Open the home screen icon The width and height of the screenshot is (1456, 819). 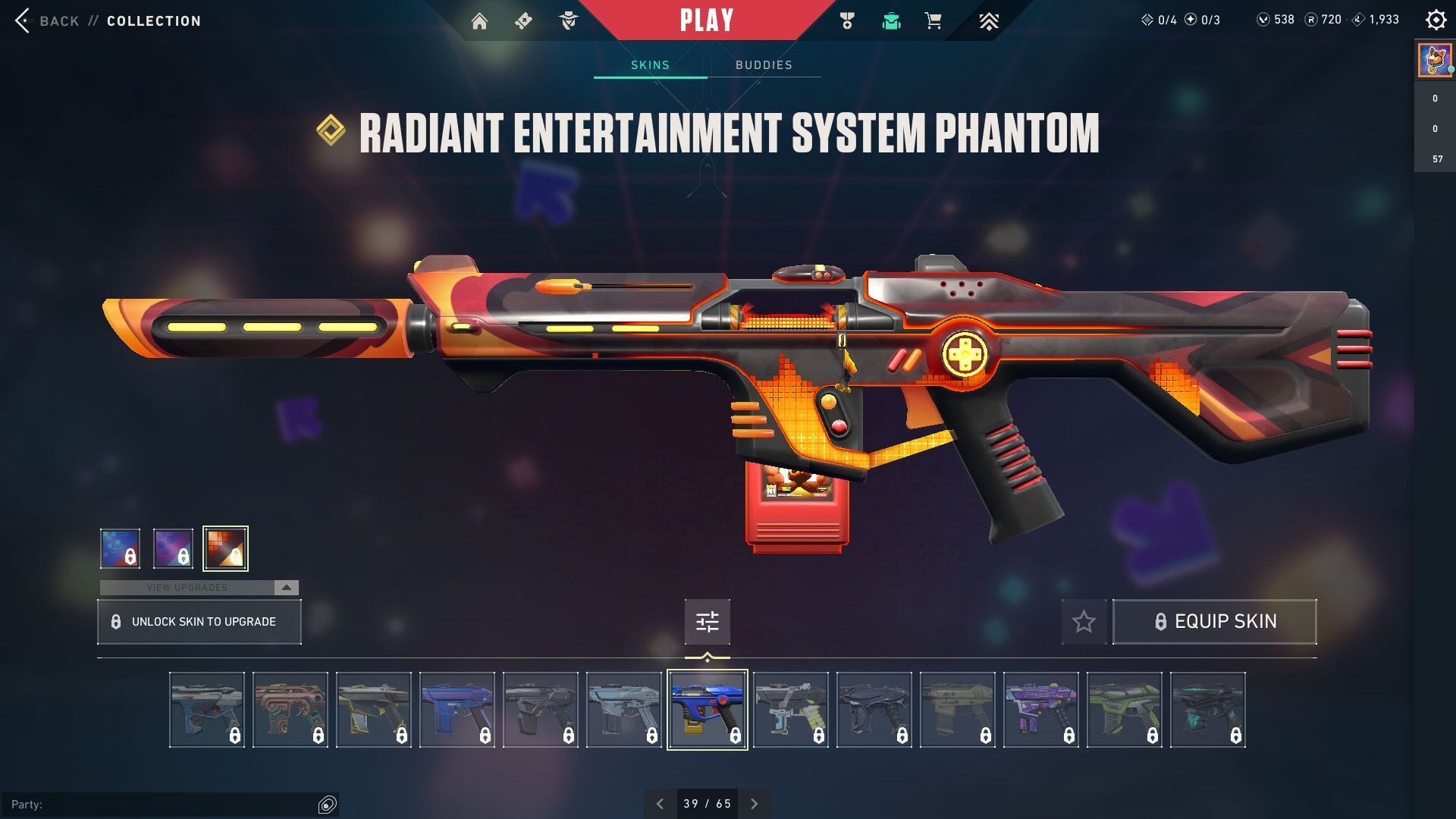tap(481, 20)
